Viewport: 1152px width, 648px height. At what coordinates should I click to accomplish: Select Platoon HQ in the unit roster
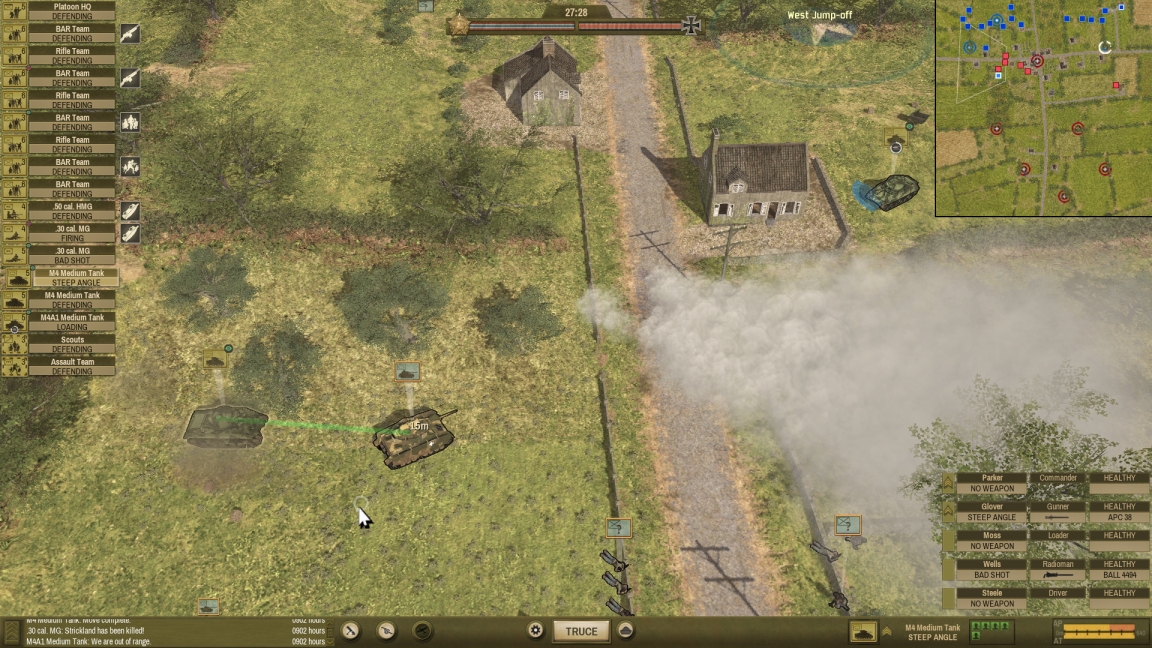tap(71, 11)
